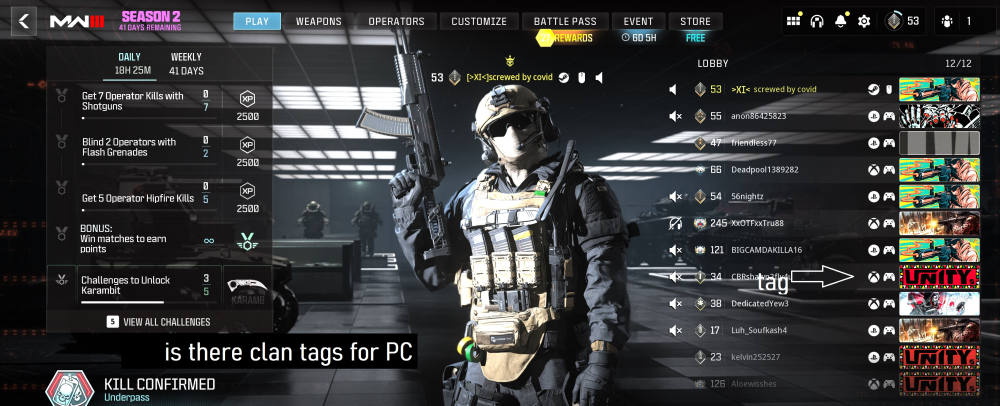Open the Operators tab
This screenshot has height=406, width=1000.
tap(396, 21)
